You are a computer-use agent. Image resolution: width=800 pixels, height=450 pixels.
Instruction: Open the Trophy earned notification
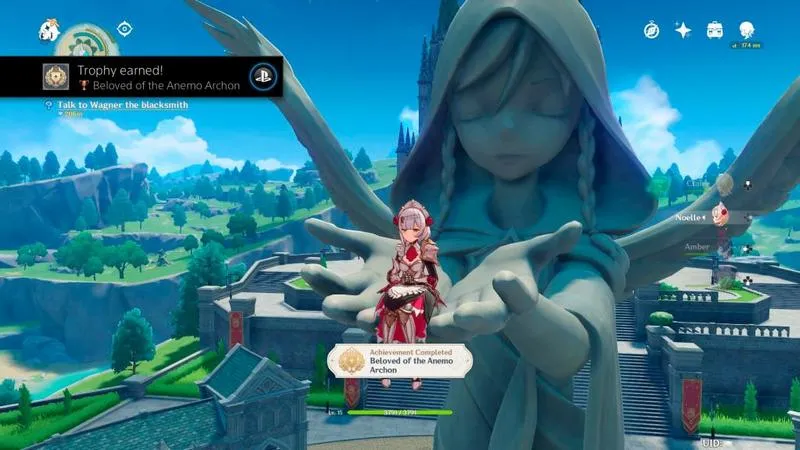(x=140, y=77)
